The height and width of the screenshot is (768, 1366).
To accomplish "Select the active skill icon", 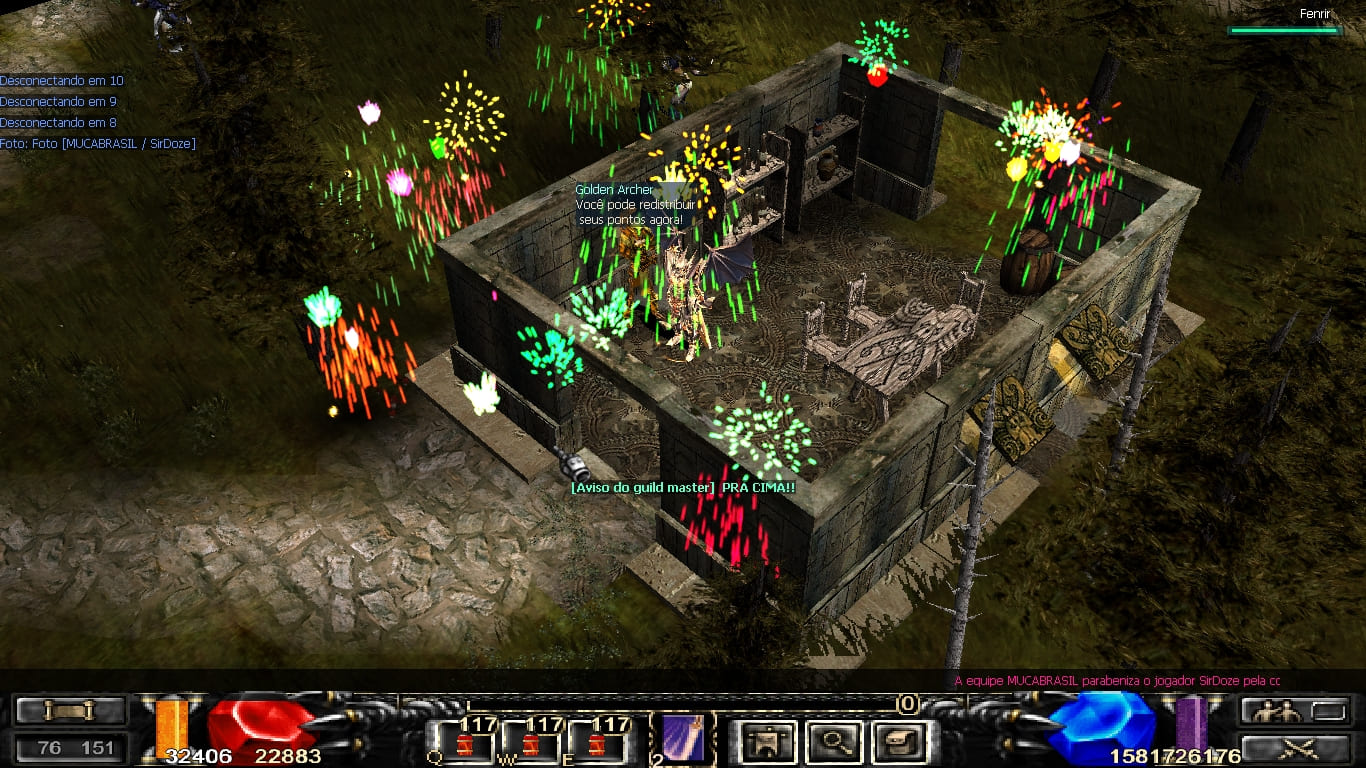I will (684, 740).
